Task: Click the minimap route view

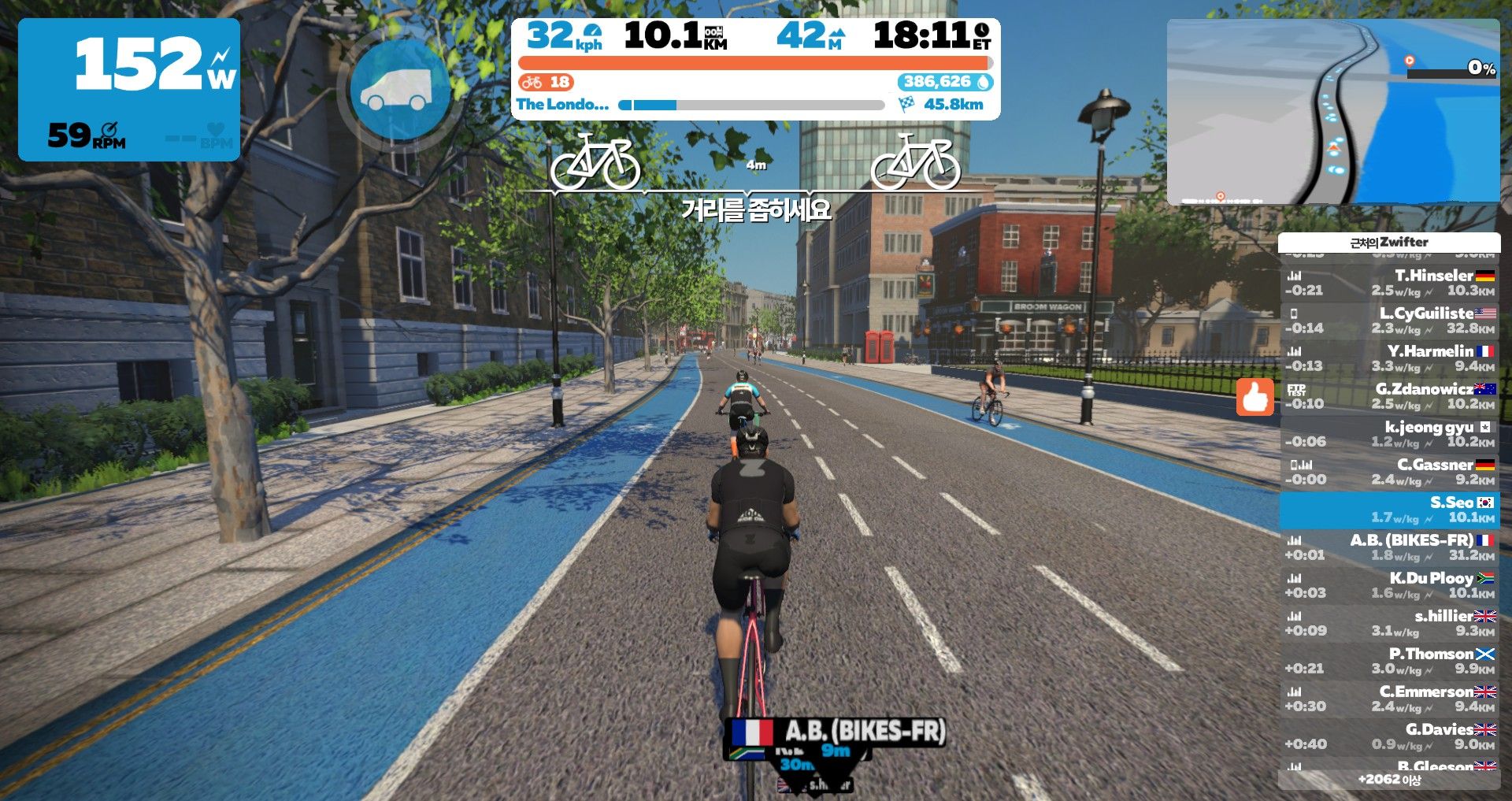Action: (x=1332, y=112)
